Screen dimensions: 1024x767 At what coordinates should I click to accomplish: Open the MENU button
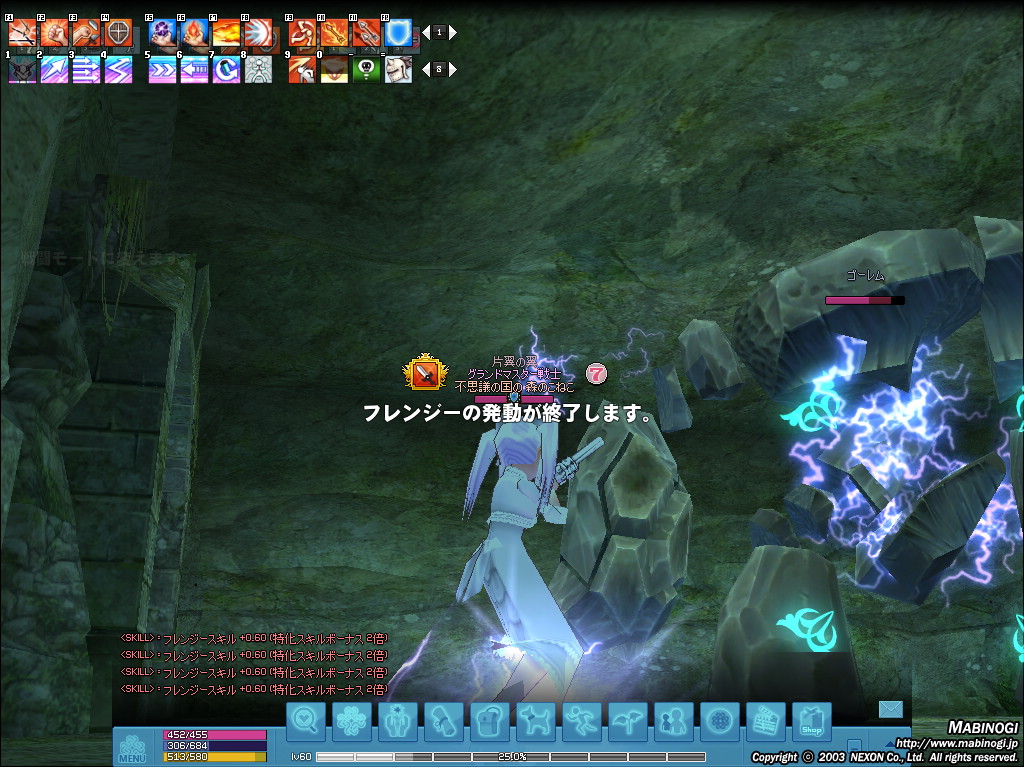point(132,748)
